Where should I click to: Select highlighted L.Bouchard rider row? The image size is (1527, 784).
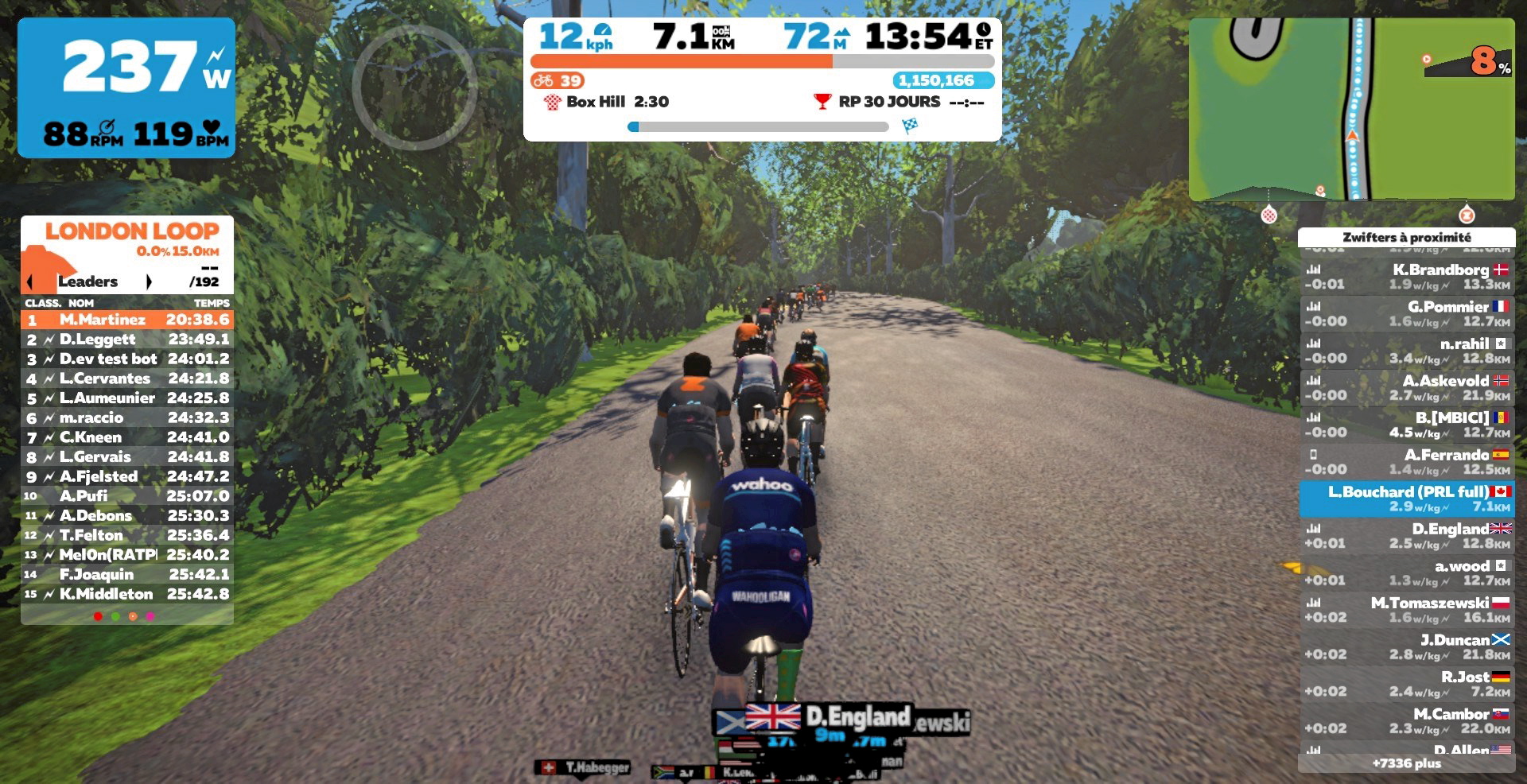pyautogui.click(x=1406, y=499)
